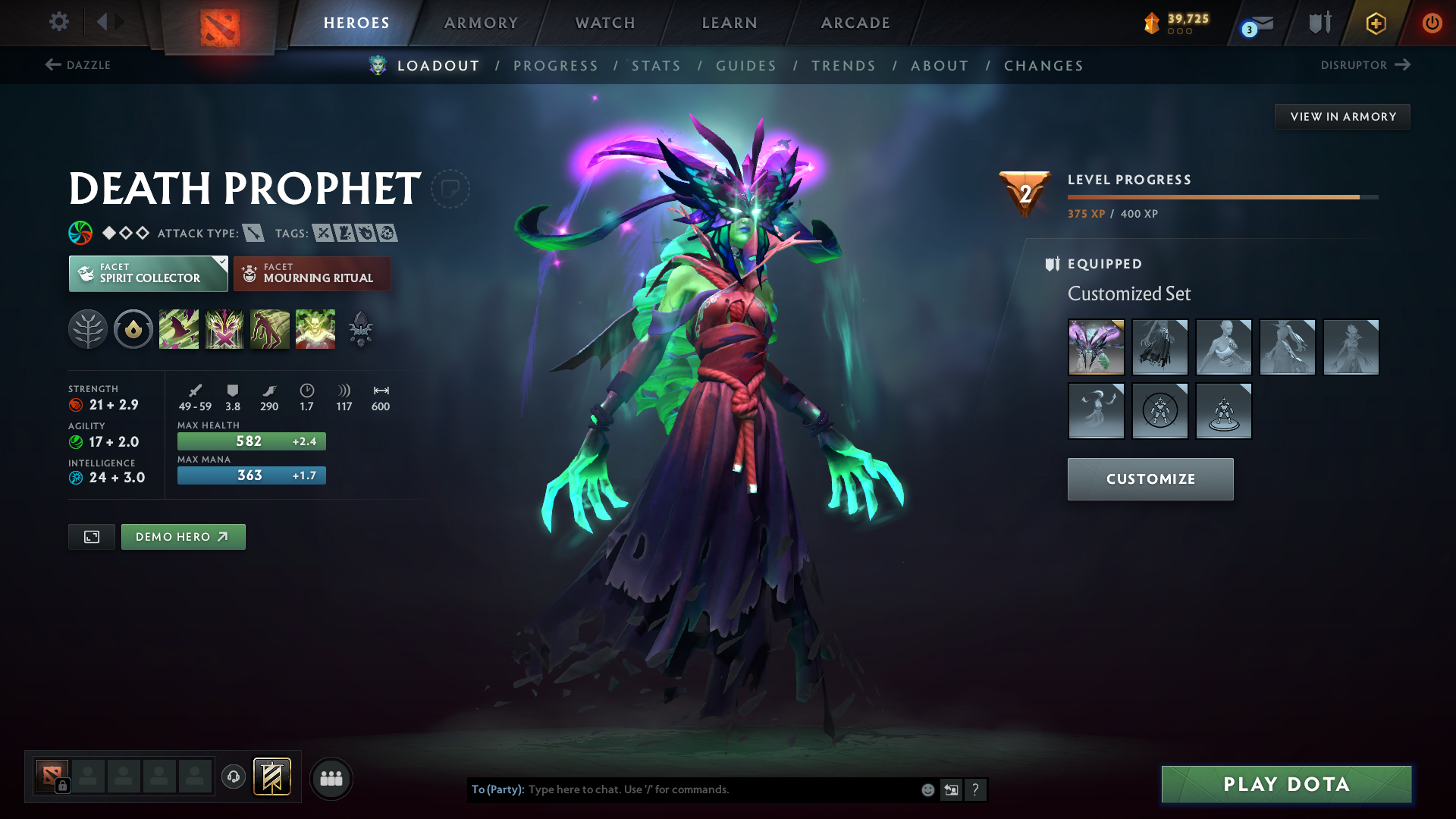
Task: Expand the Spirit Collector facet dropdown
Action: point(220,261)
